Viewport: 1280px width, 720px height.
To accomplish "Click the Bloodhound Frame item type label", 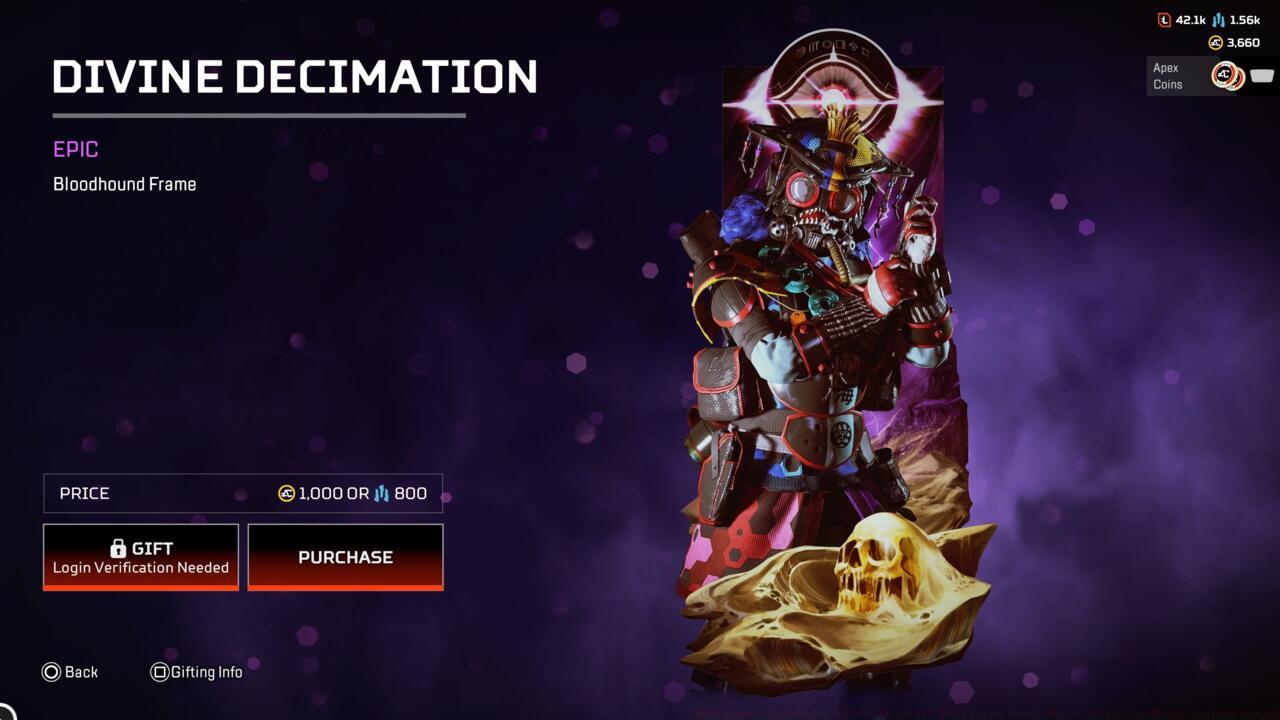I will 124,184.
